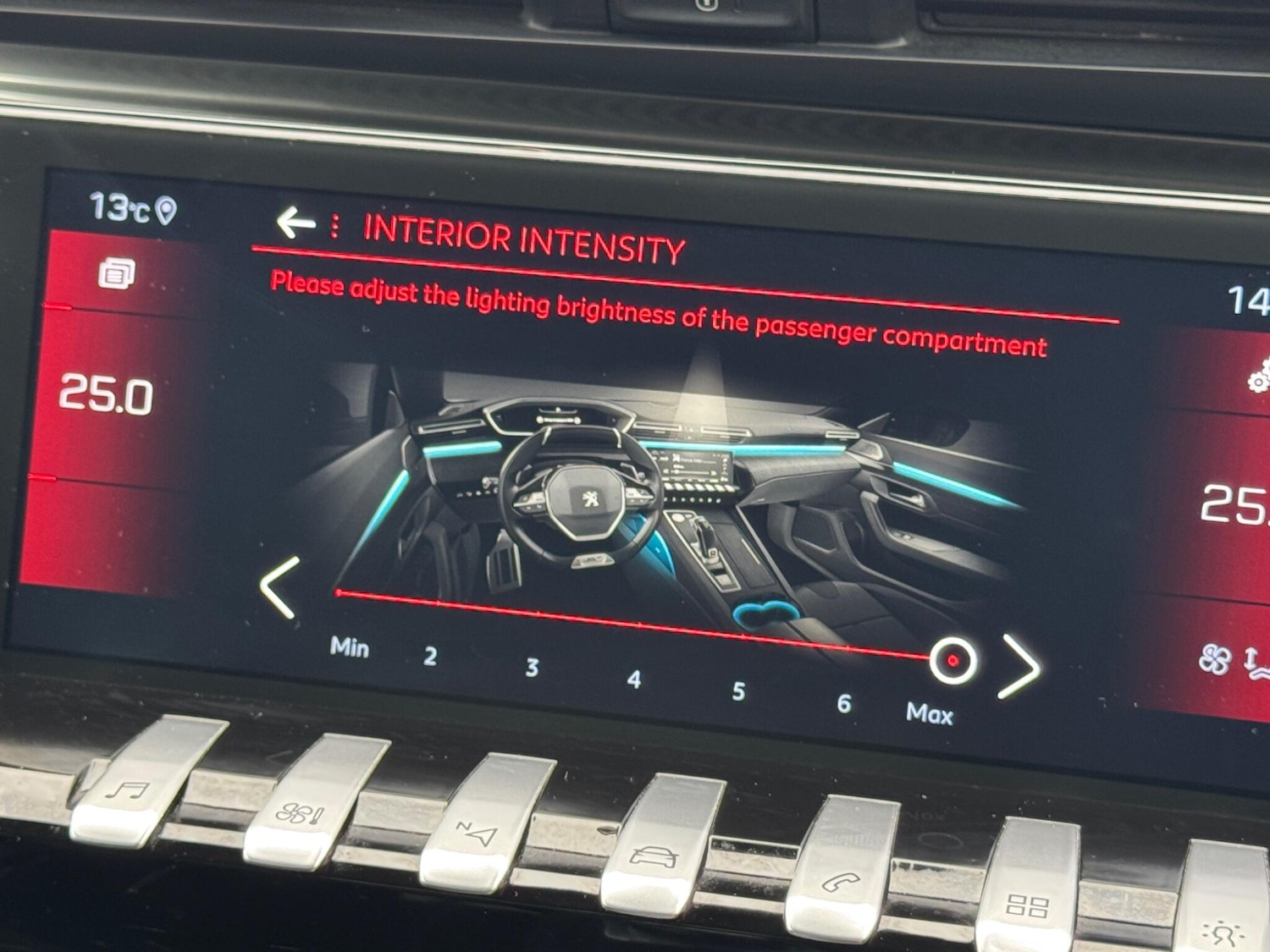This screenshot has height=952, width=1270.
Task: Set lighting brightness to level 2
Action: coord(430,656)
